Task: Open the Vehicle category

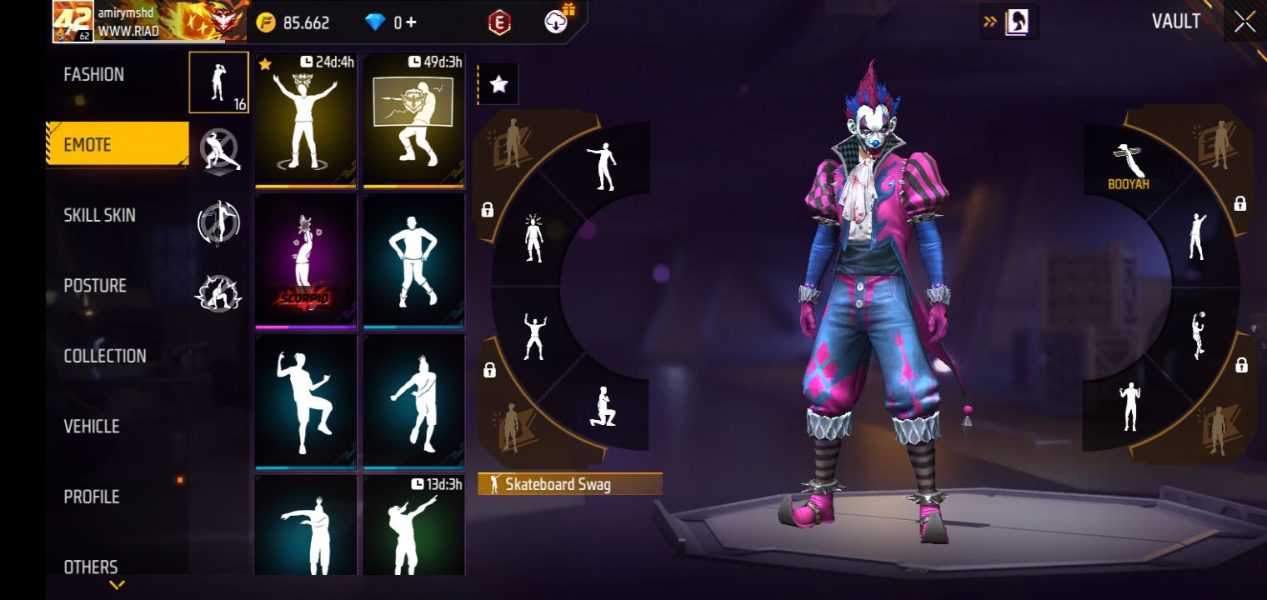Action: (92, 427)
